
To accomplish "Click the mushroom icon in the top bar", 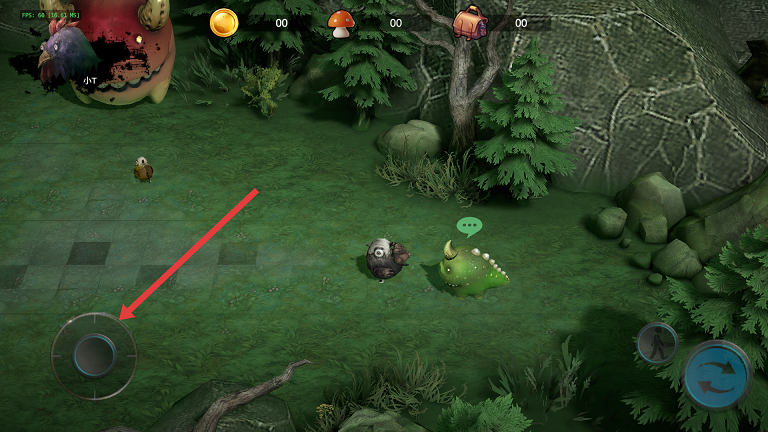I will pyautogui.click(x=341, y=23).
